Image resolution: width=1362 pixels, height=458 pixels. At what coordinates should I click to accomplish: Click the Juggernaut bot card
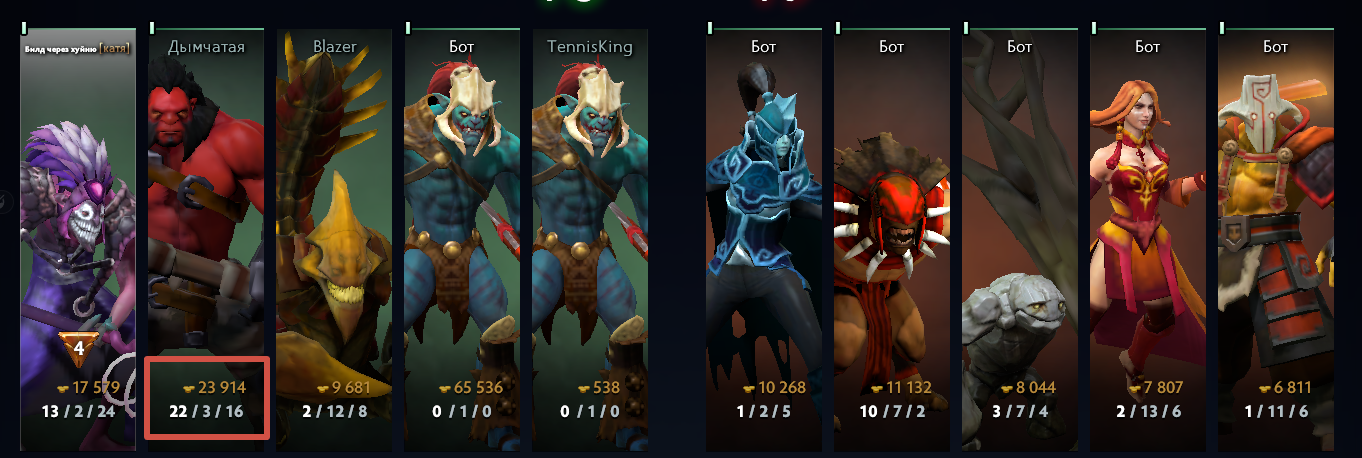1275,220
